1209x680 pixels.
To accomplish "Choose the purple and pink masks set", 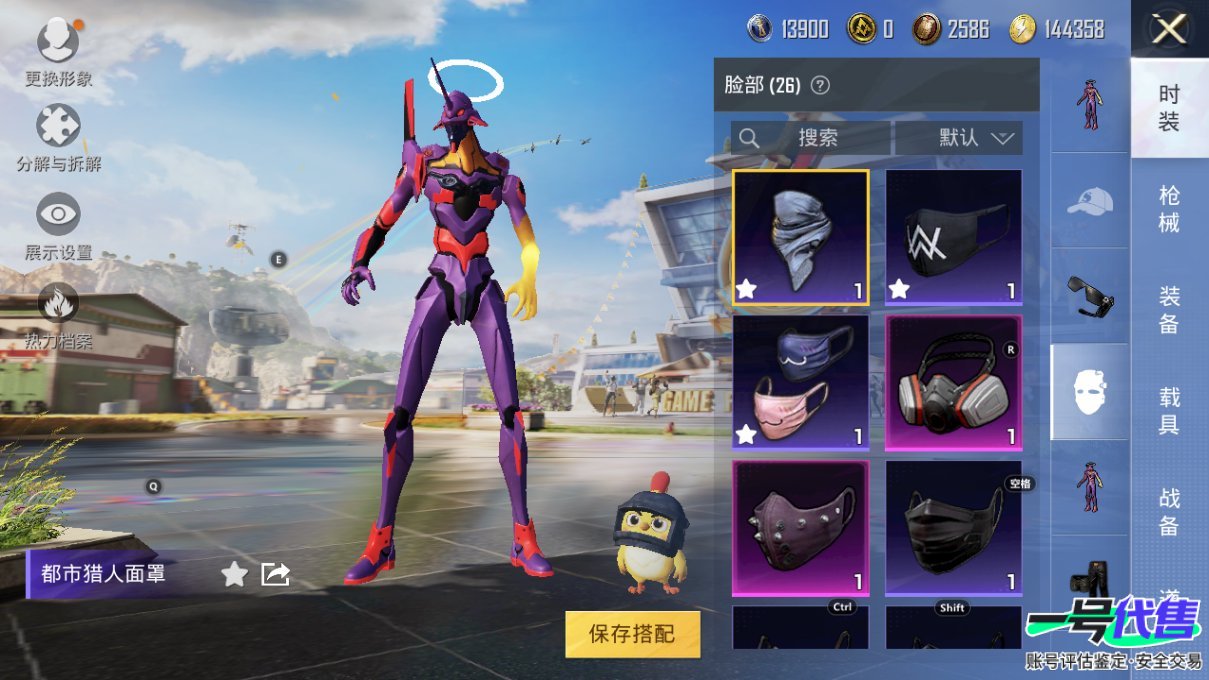I will [800, 382].
